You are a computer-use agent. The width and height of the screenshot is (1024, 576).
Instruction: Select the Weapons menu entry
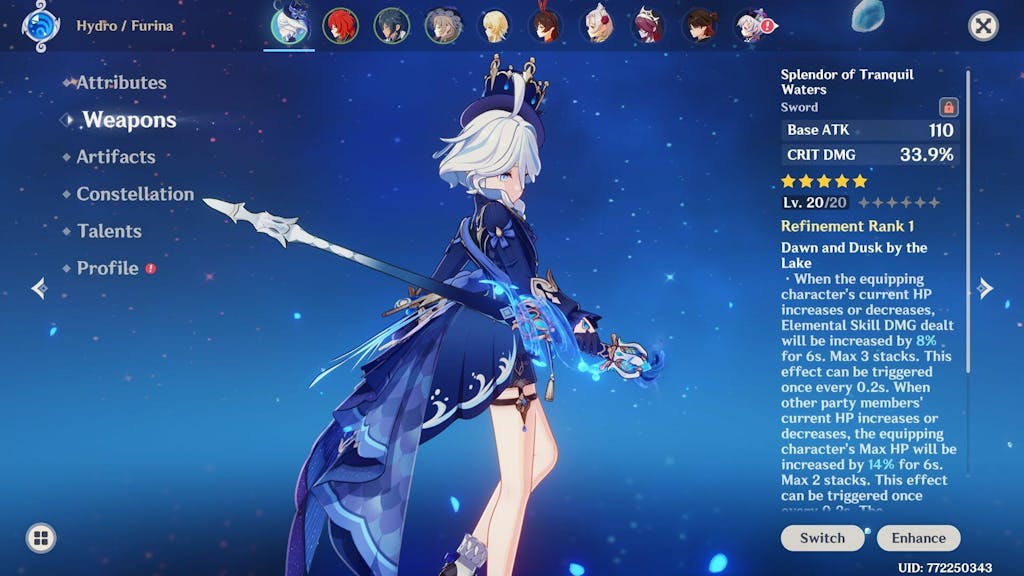point(129,120)
